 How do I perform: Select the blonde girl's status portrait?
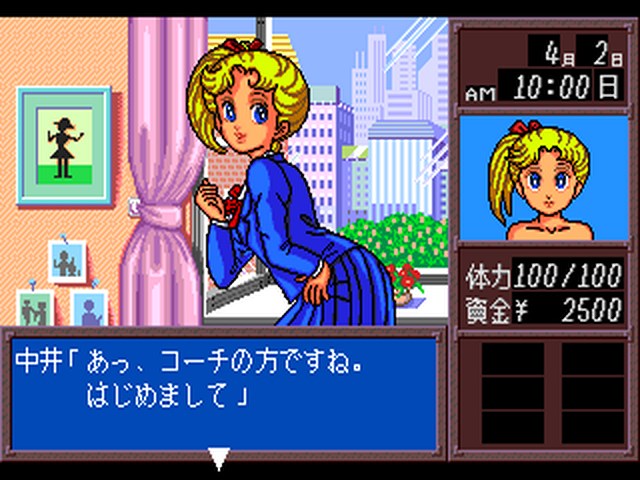541,180
